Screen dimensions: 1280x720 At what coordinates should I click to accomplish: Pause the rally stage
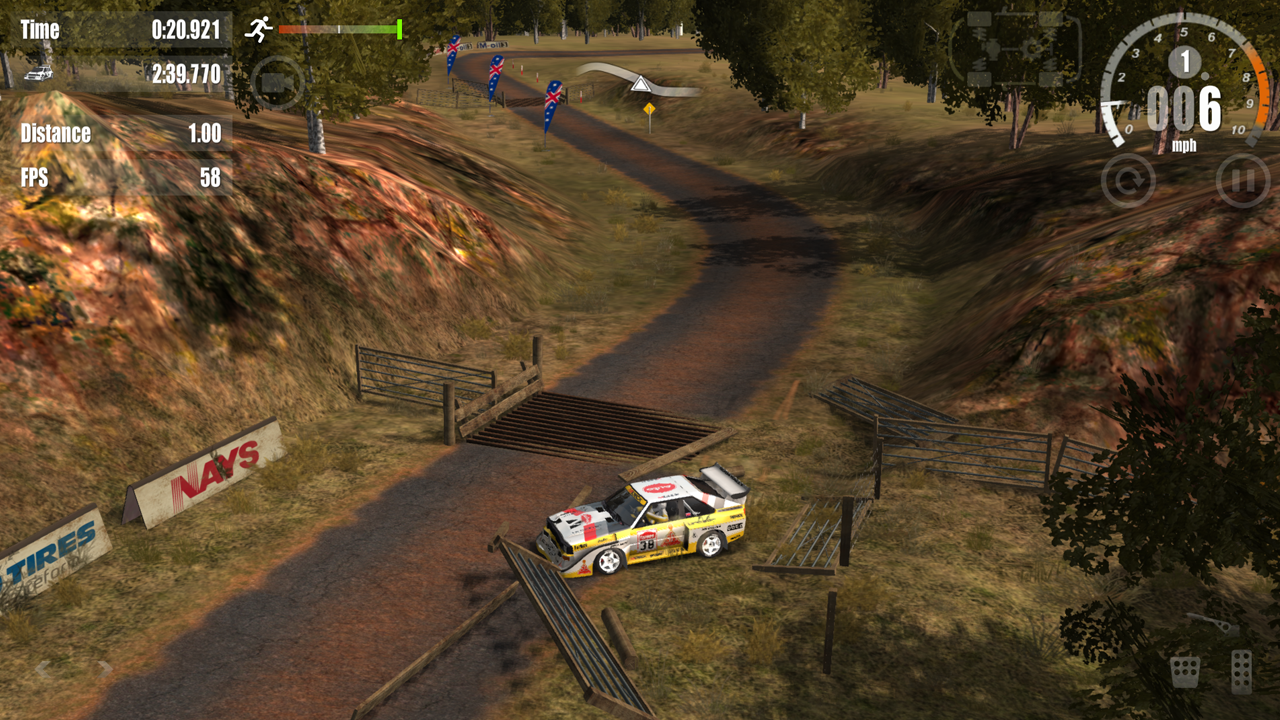point(1243,181)
